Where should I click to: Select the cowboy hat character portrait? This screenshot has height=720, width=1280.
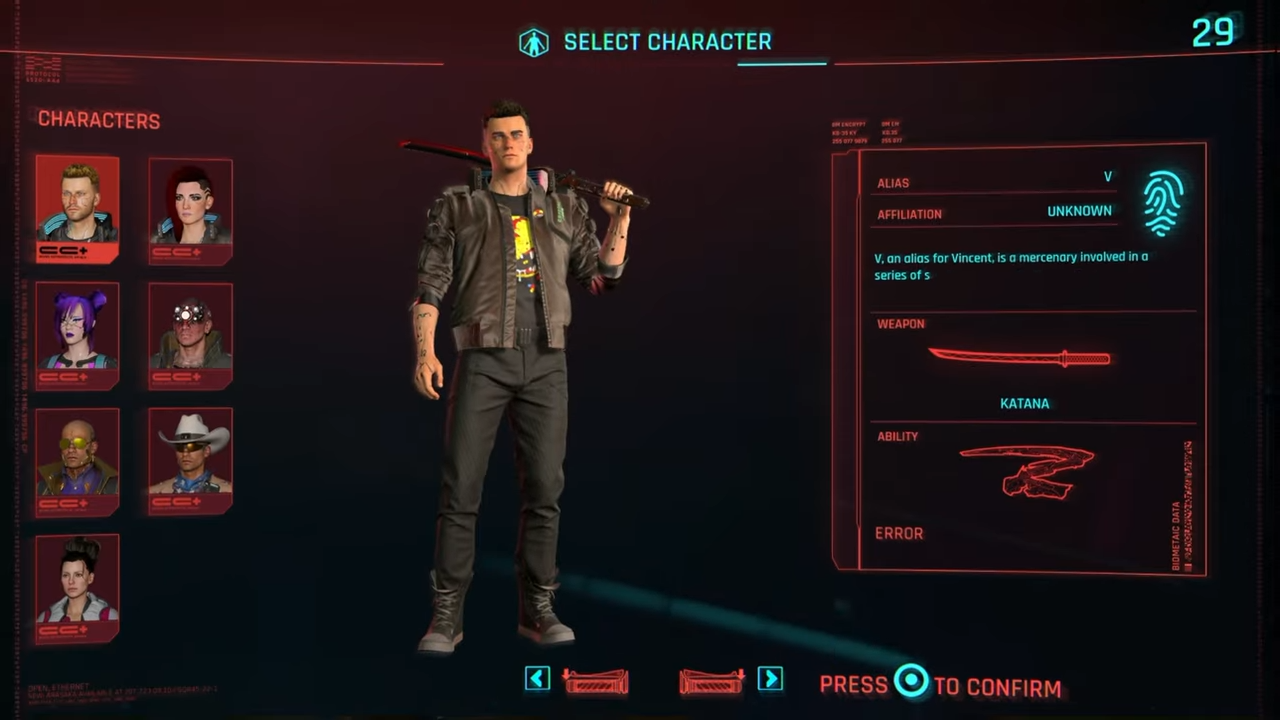pyautogui.click(x=190, y=458)
